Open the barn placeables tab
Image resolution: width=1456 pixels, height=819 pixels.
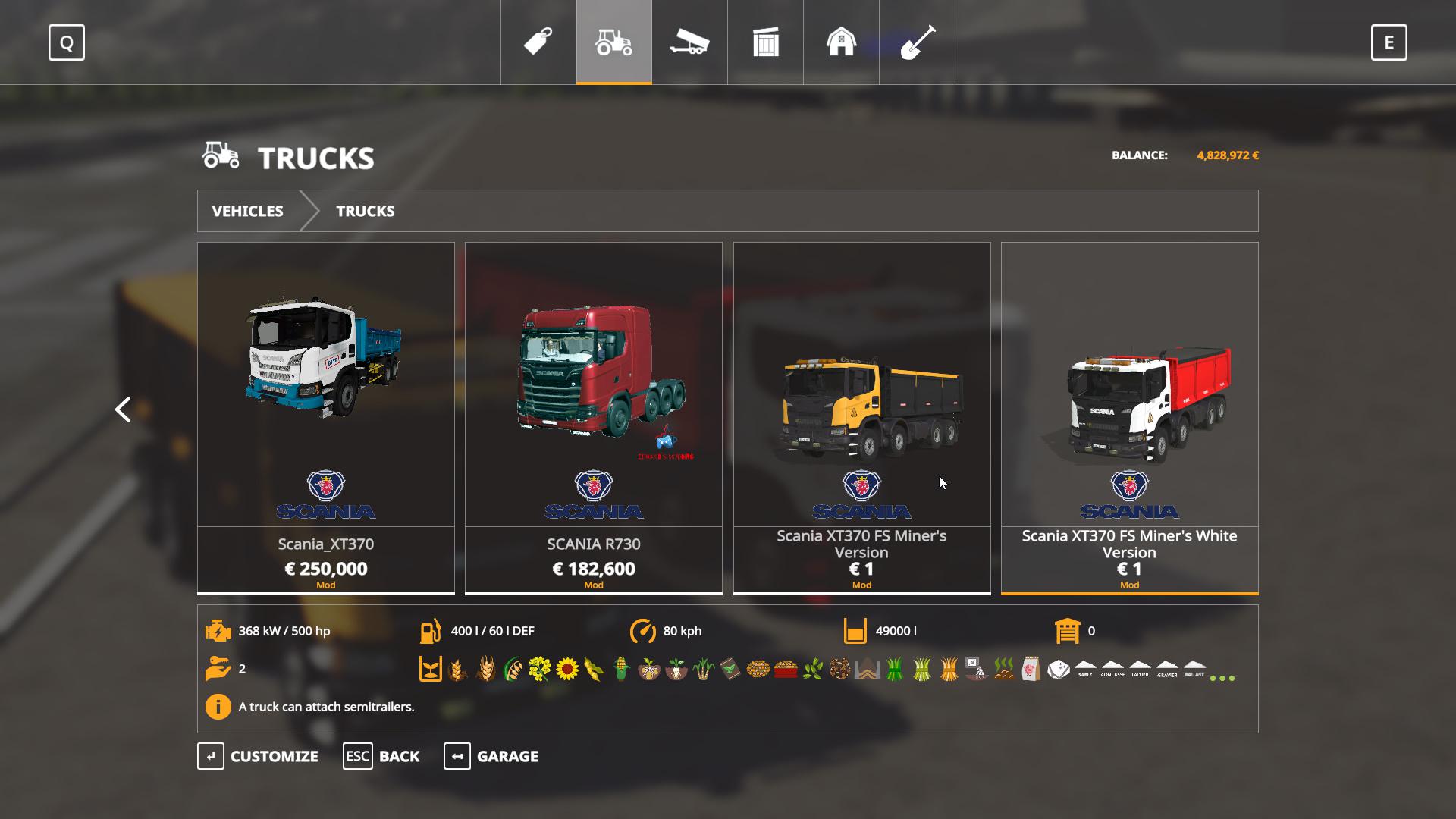click(841, 42)
